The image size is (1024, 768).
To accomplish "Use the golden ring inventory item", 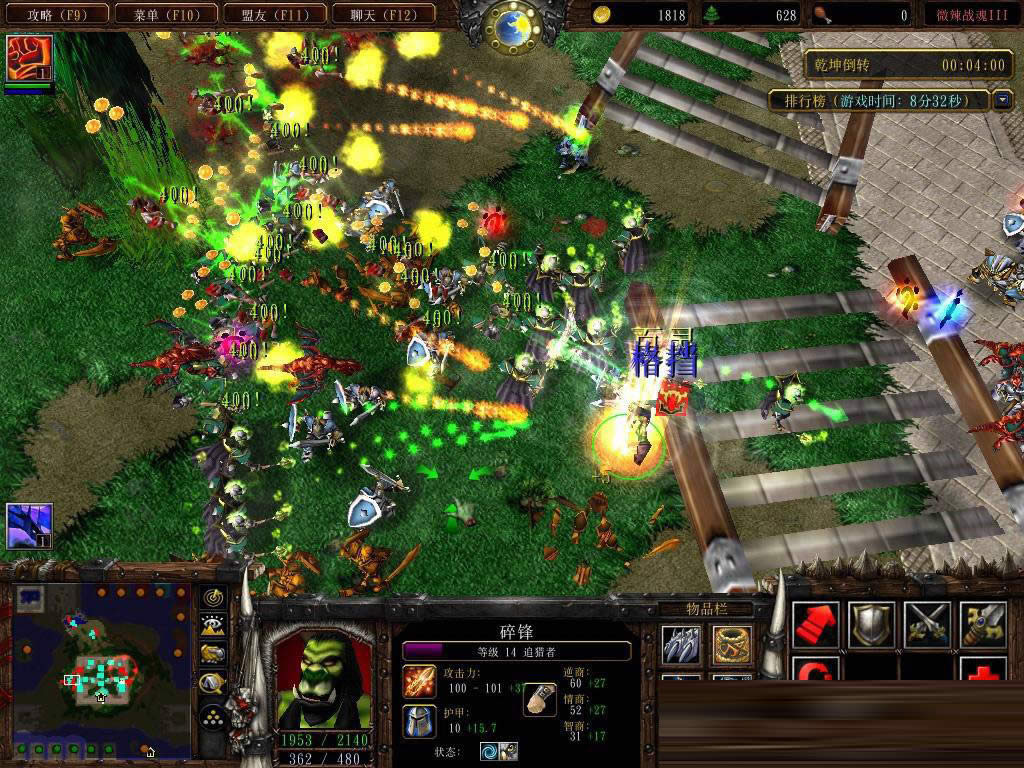I will pos(732,643).
